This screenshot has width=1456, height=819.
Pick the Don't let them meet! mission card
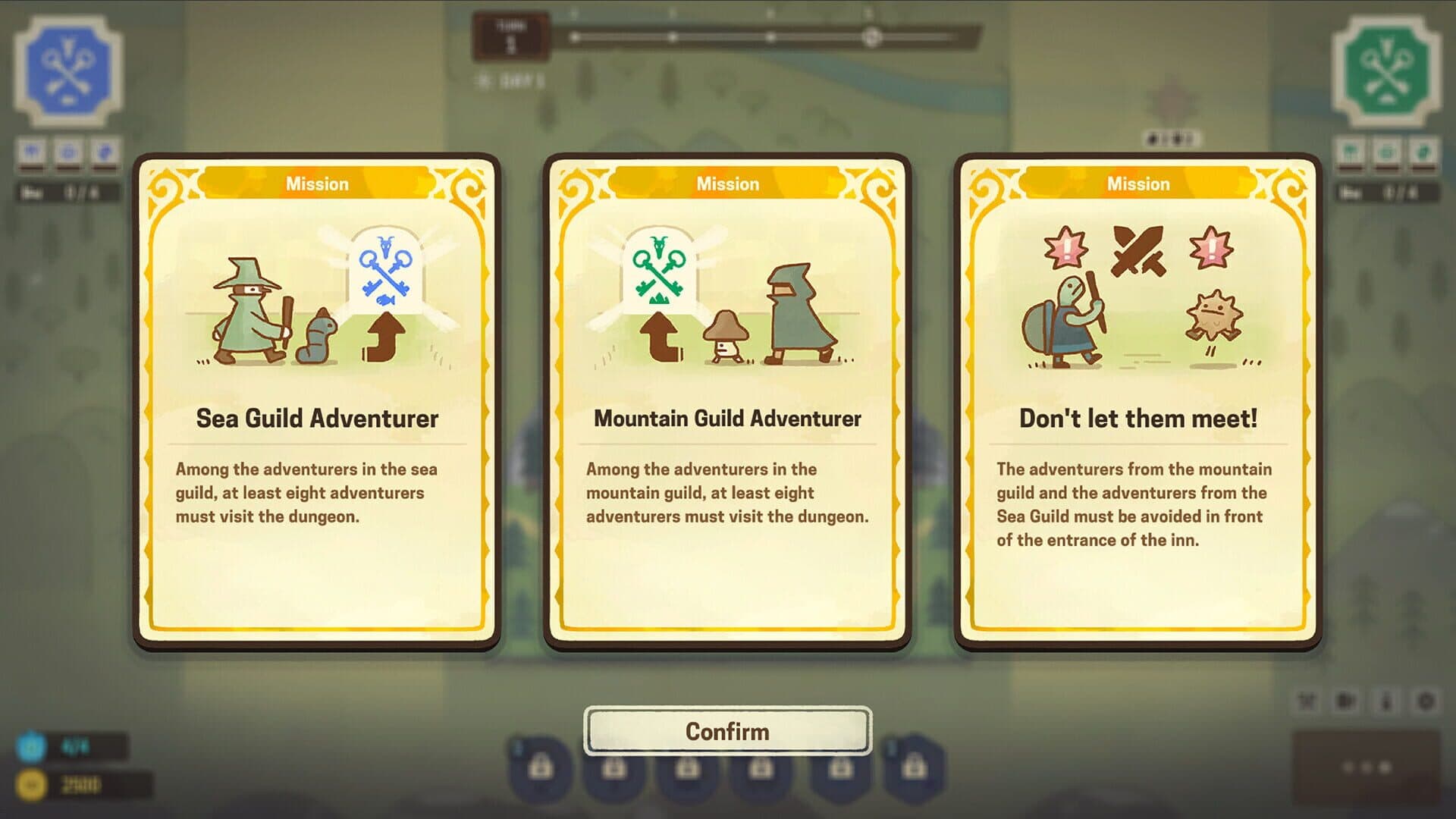[x=1137, y=402]
